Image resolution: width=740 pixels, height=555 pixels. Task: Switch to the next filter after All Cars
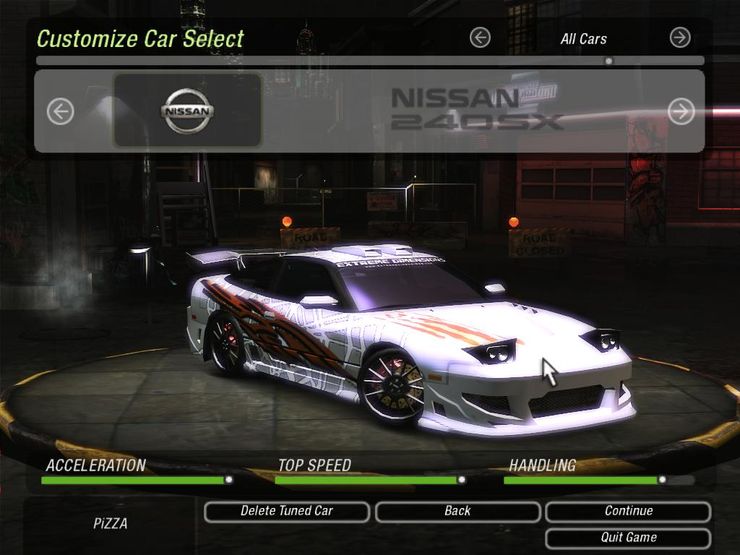[680, 38]
